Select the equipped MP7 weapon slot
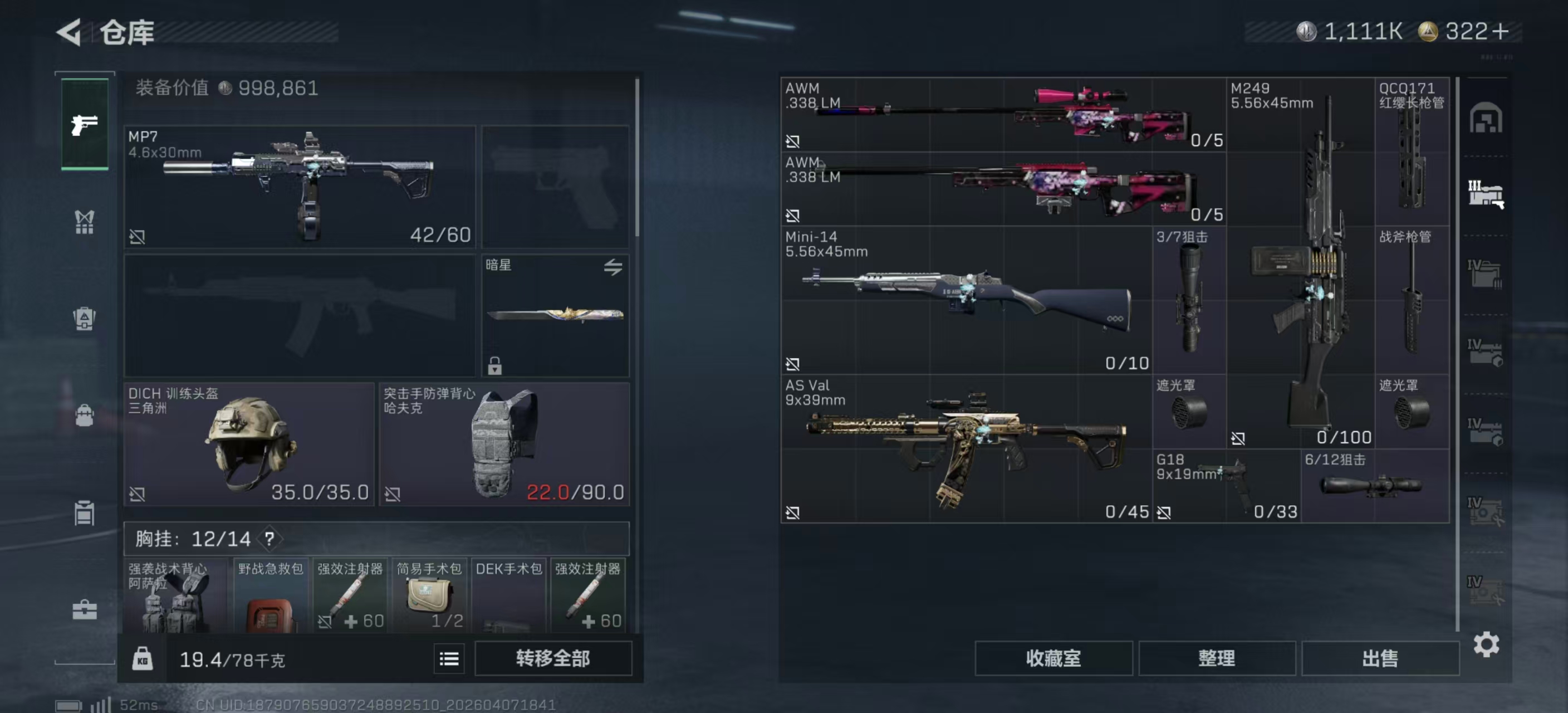The image size is (1568, 713). coord(300,186)
